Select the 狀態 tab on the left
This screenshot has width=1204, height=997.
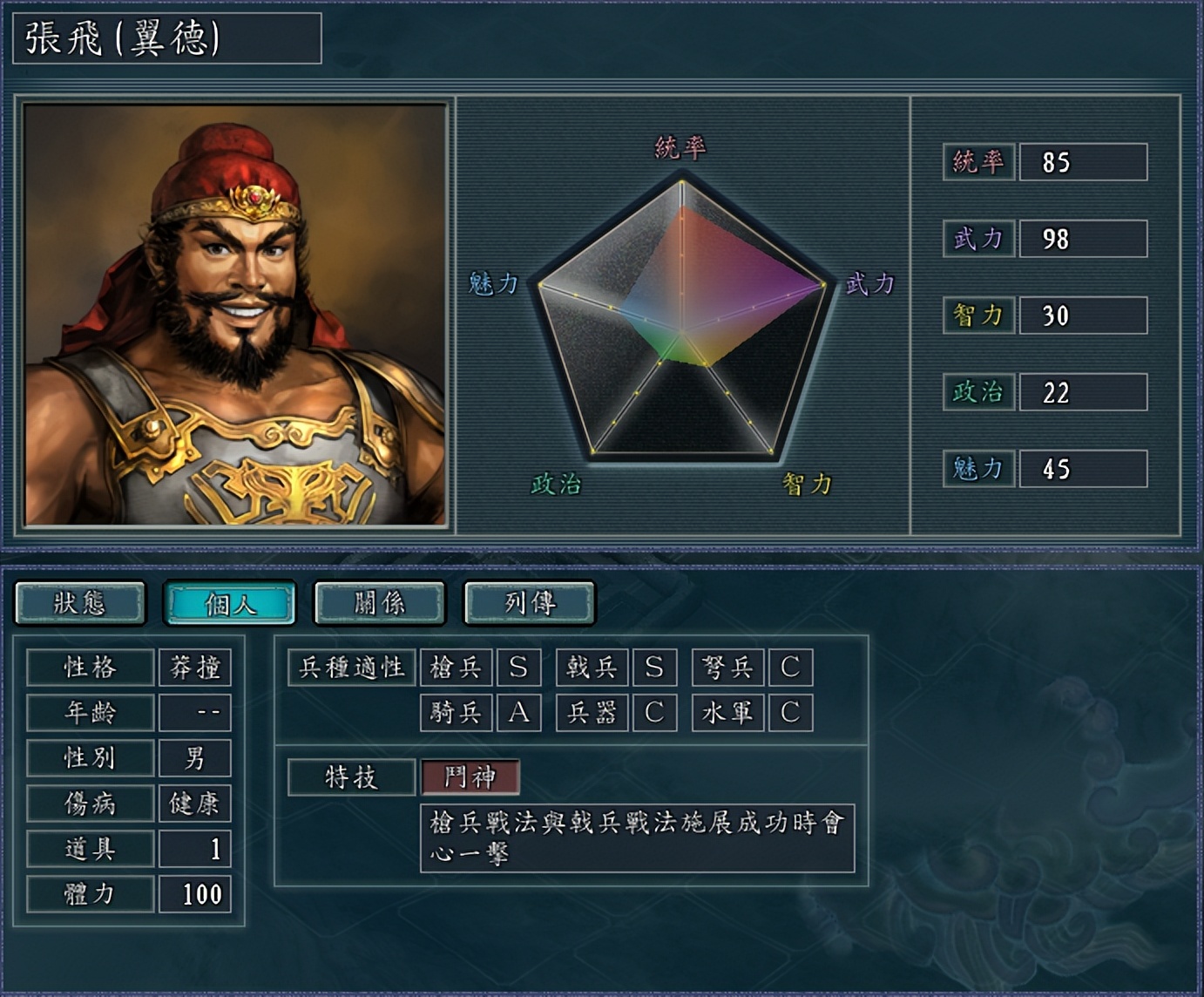81,601
